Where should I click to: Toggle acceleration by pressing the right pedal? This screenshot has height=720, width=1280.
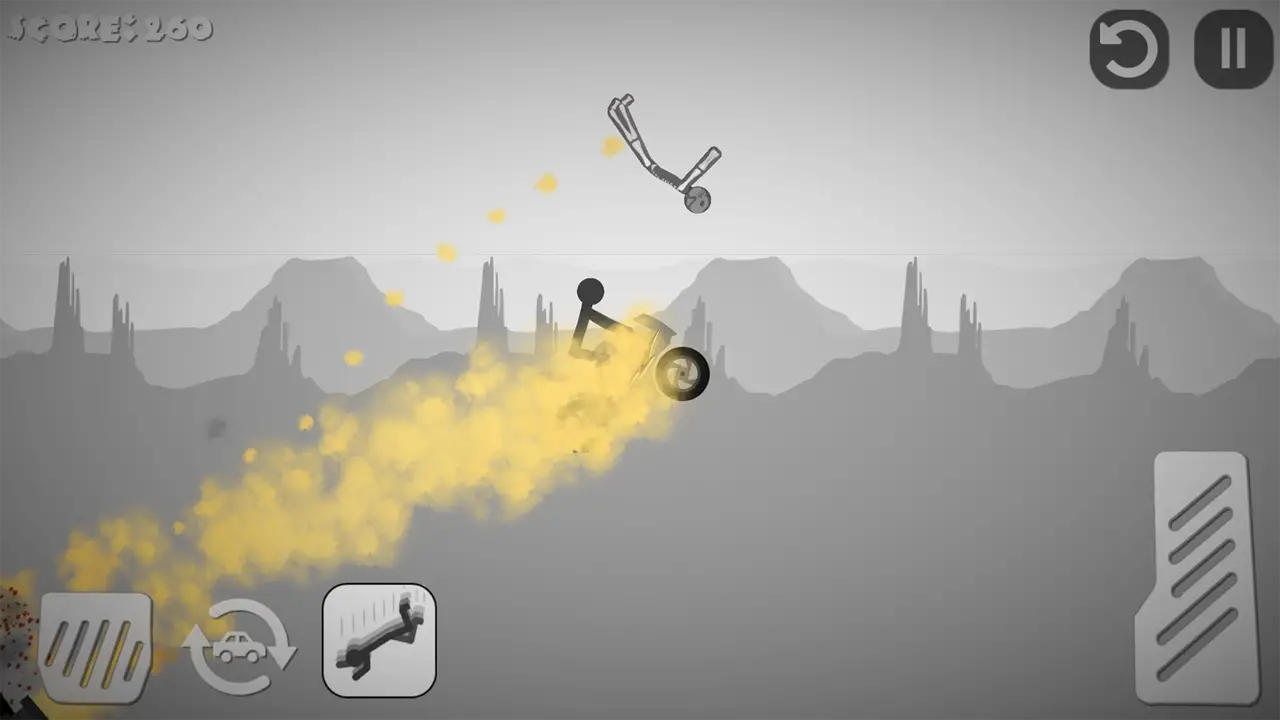[1200, 575]
